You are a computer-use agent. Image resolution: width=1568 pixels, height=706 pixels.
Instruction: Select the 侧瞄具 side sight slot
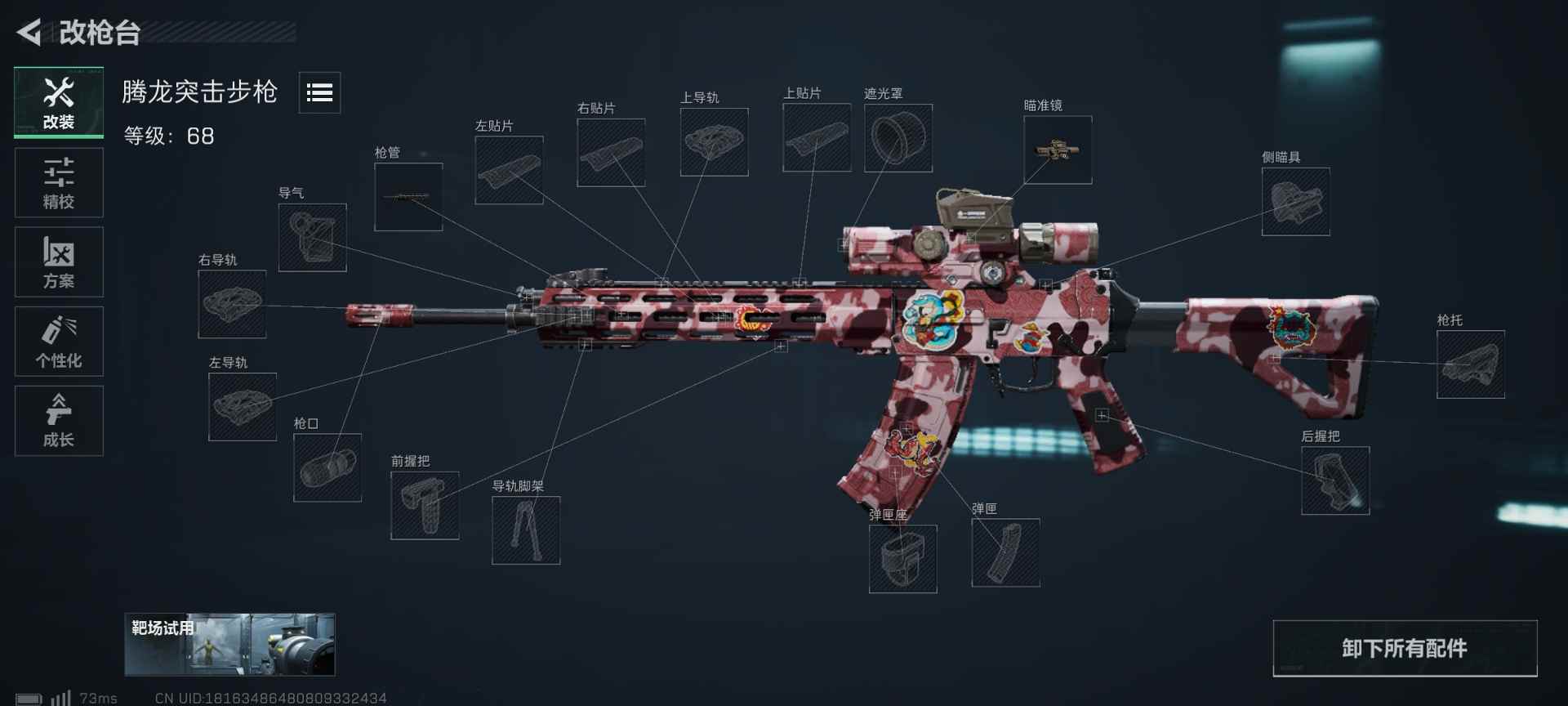pos(1295,200)
